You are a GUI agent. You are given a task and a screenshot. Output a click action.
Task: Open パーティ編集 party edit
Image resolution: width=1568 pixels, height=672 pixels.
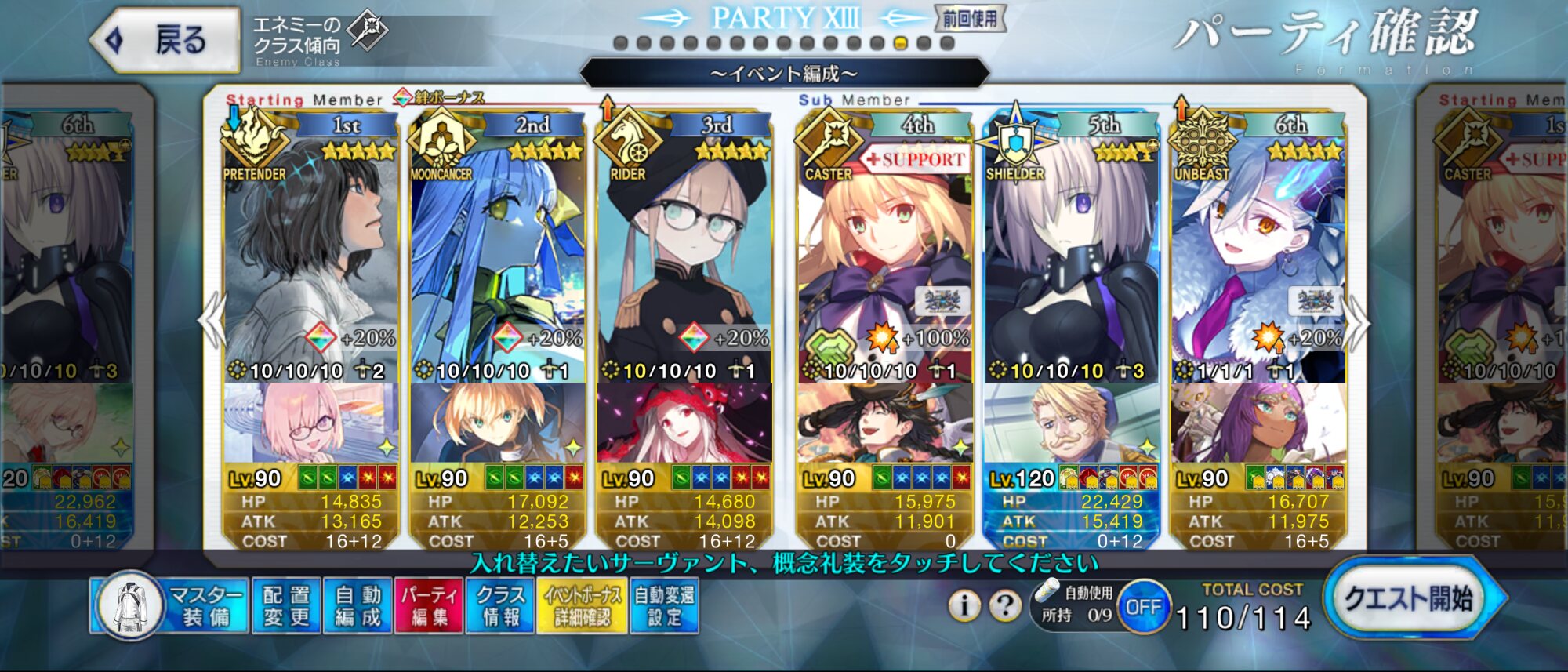pos(429,605)
